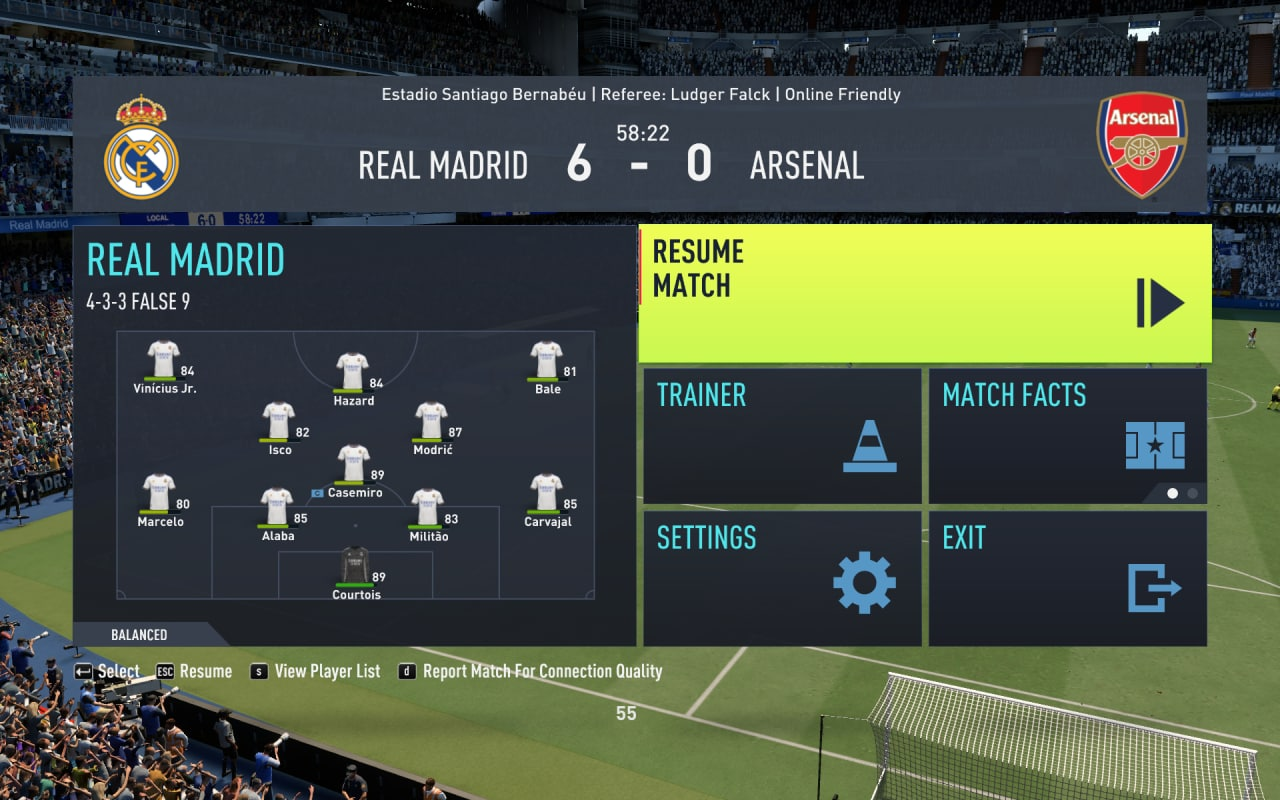Resume the match
The height and width of the screenshot is (800, 1280).
[924, 294]
